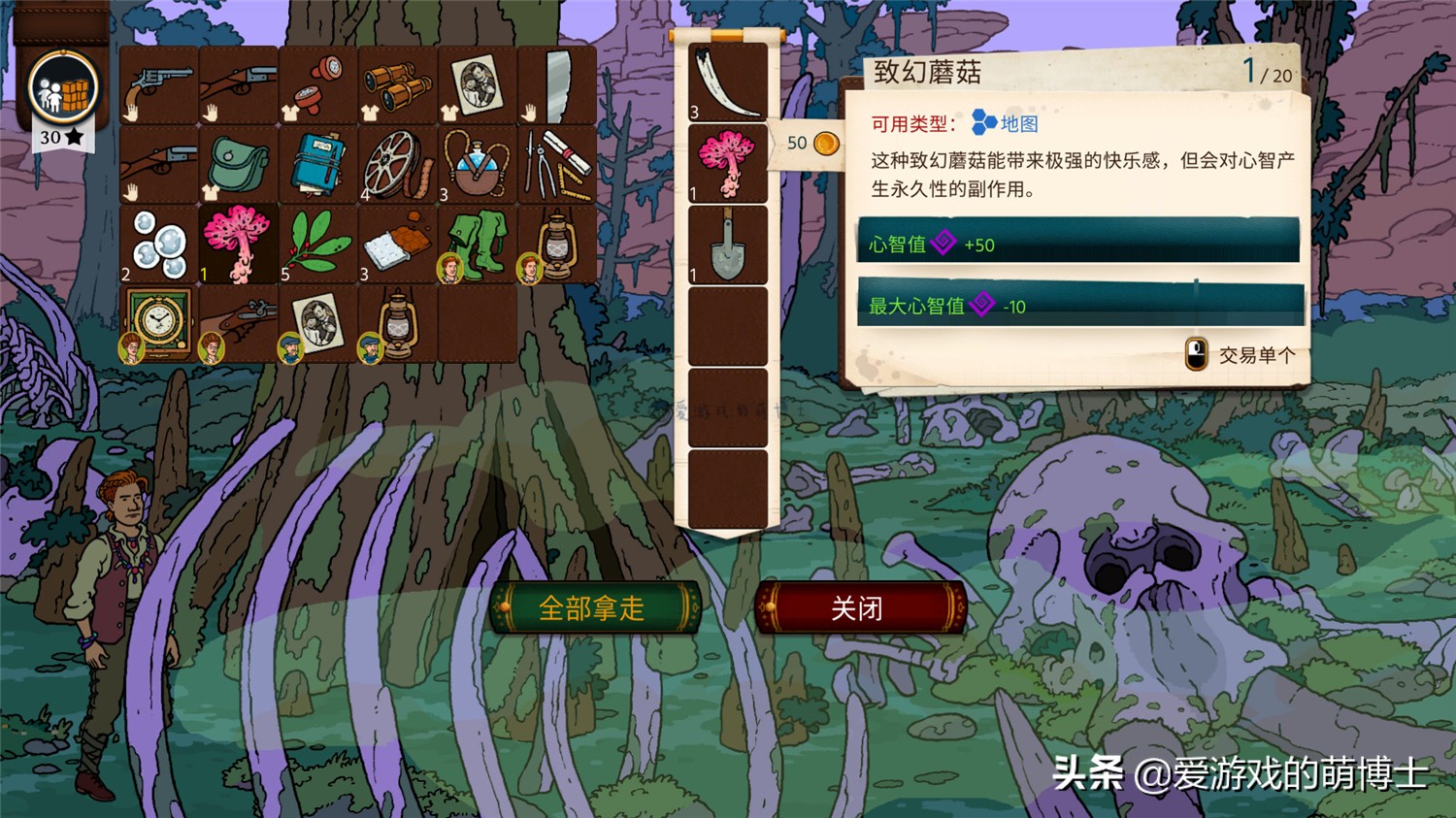The height and width of the screenshot is (818, 1456).
Task: Select the revolver in the inventory grid
Action: [155, 82]
